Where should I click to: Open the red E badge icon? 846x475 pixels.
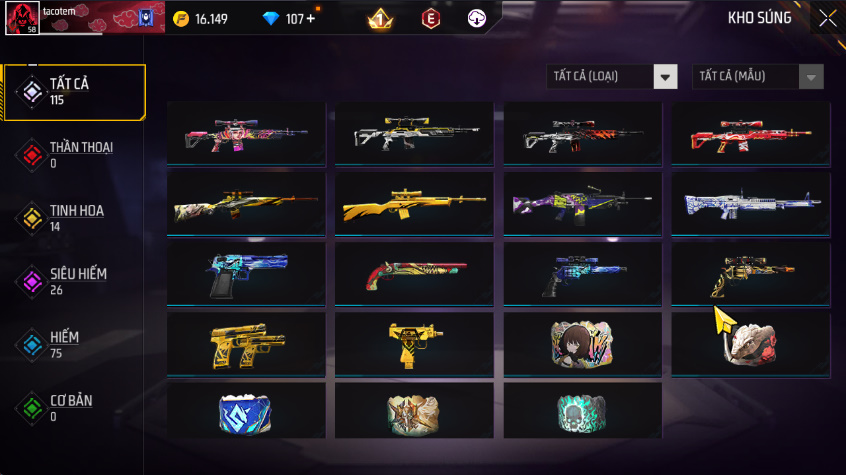tap(430, 19)
